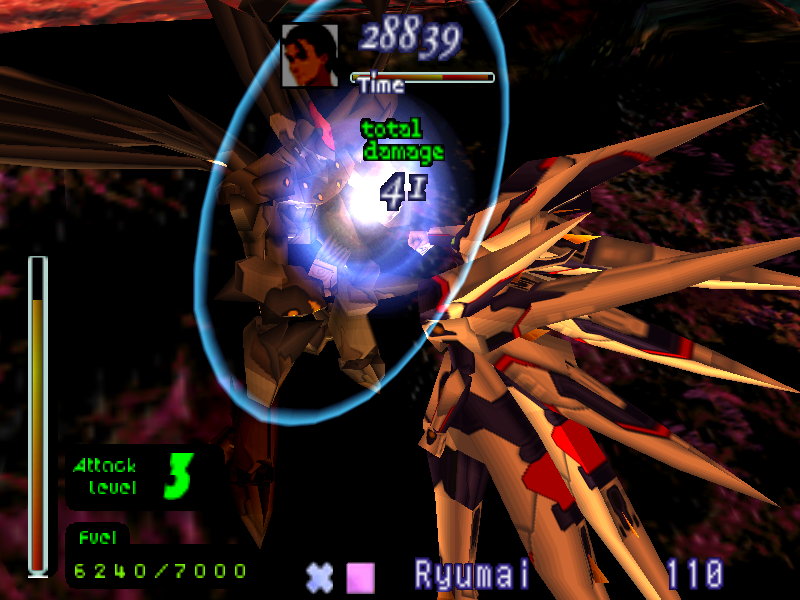The image size is (800, 600).
Task: Select the Ryumai attack label
Action: [x=472, y=576]
